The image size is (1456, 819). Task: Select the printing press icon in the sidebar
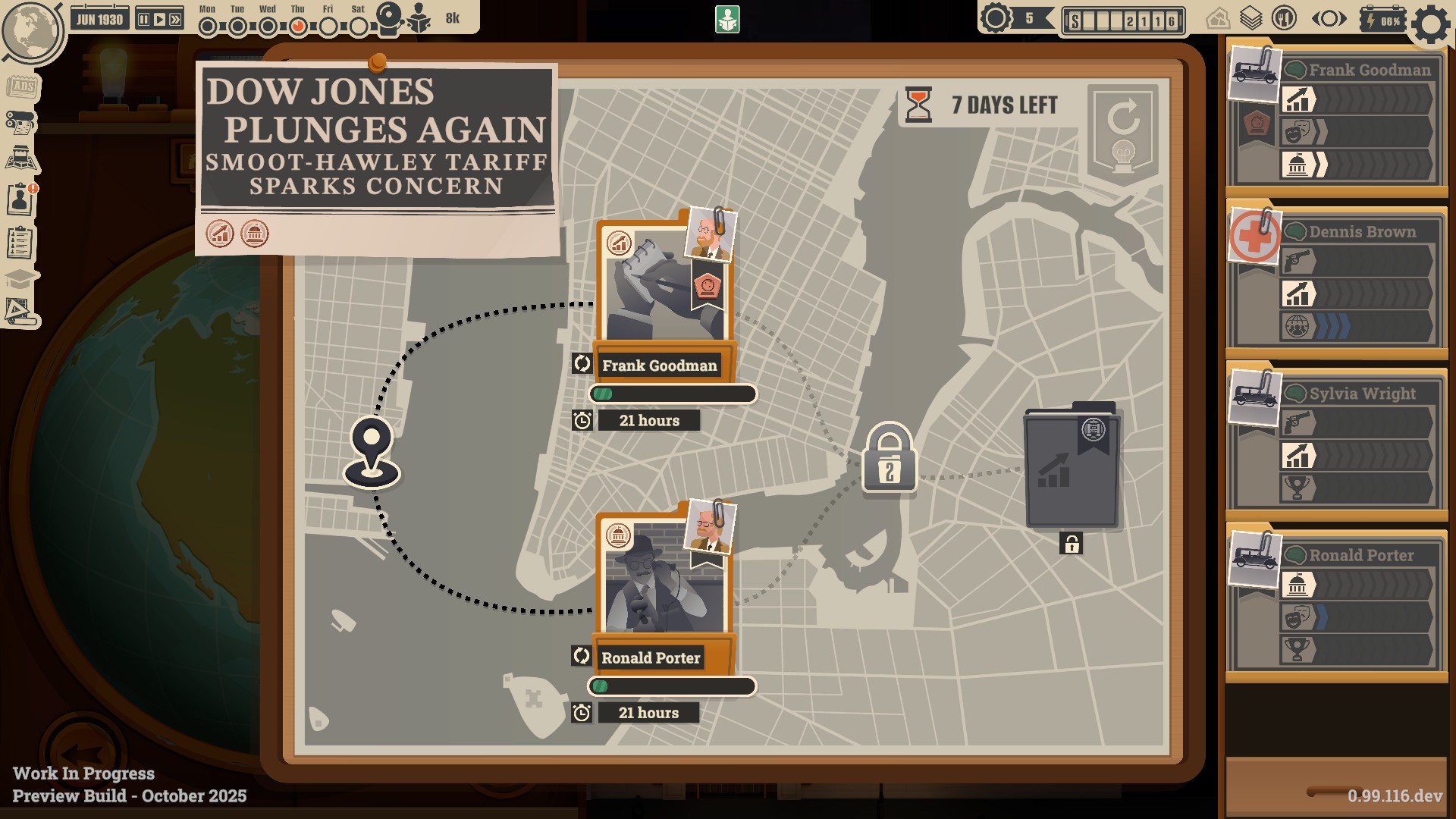pyautogui.click(x=20, y=121)
